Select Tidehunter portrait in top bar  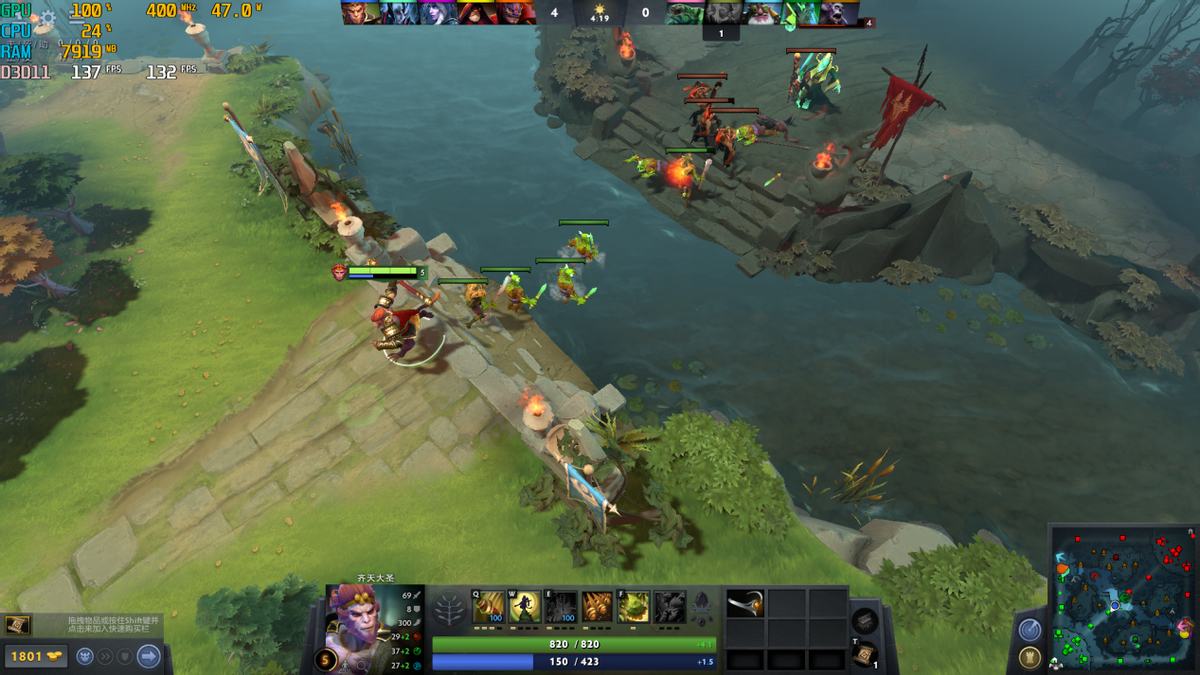pyautogui.click(x=686, y=13)
